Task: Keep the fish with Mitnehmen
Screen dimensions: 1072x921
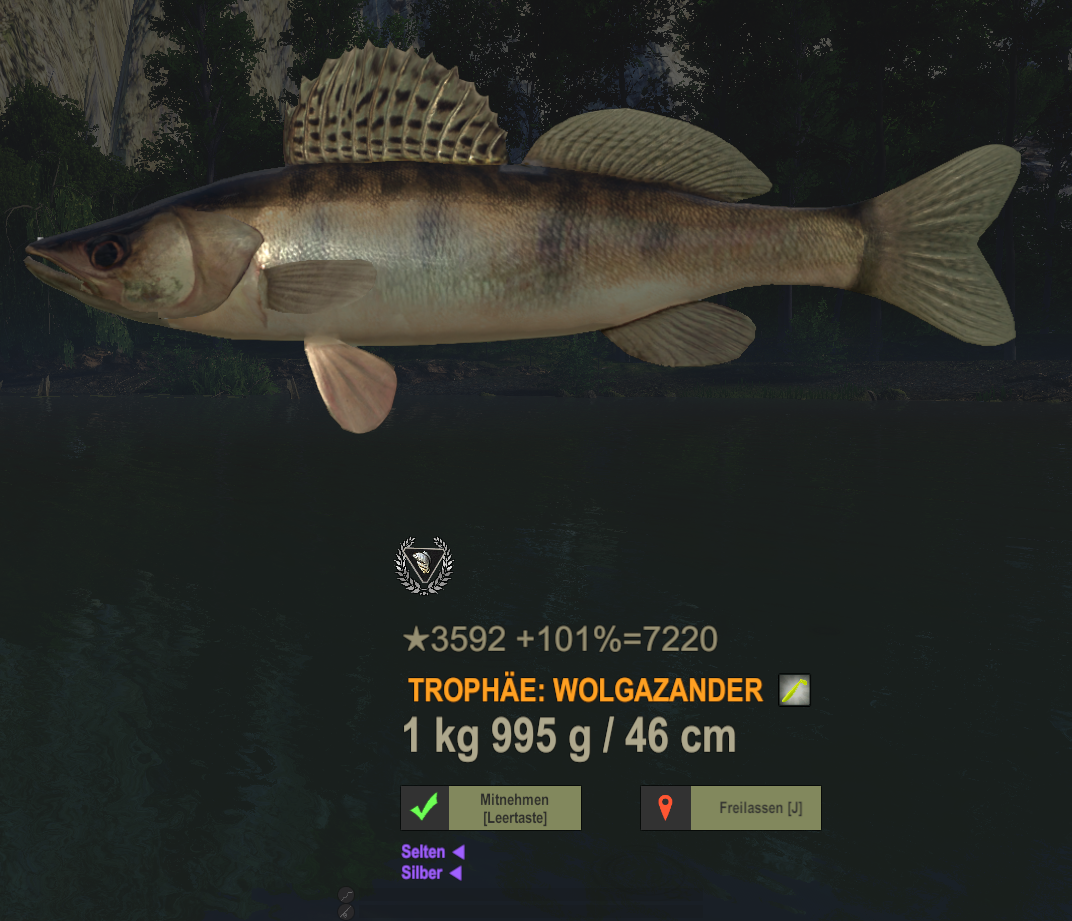Action: 514,808
